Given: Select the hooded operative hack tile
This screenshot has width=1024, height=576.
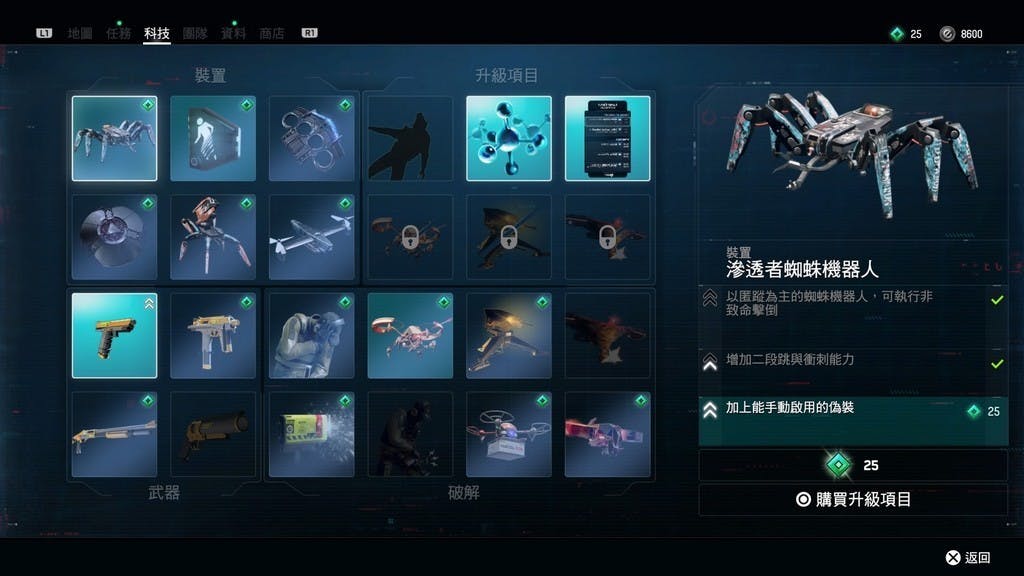Looking at the screenshot, I should tap(312, 335).
